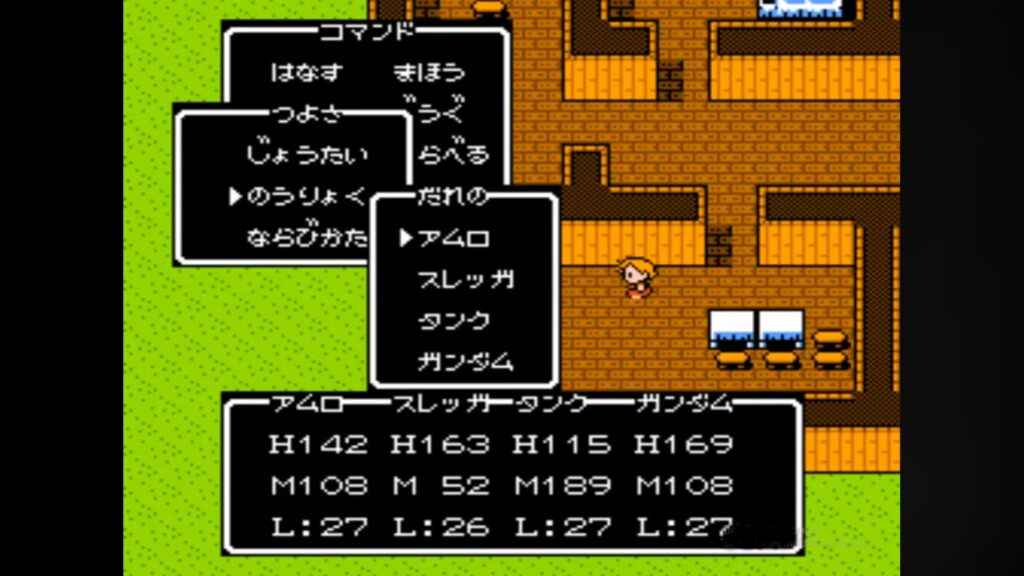
Task: Select はなす in the command menu
Action: [306, 72]
